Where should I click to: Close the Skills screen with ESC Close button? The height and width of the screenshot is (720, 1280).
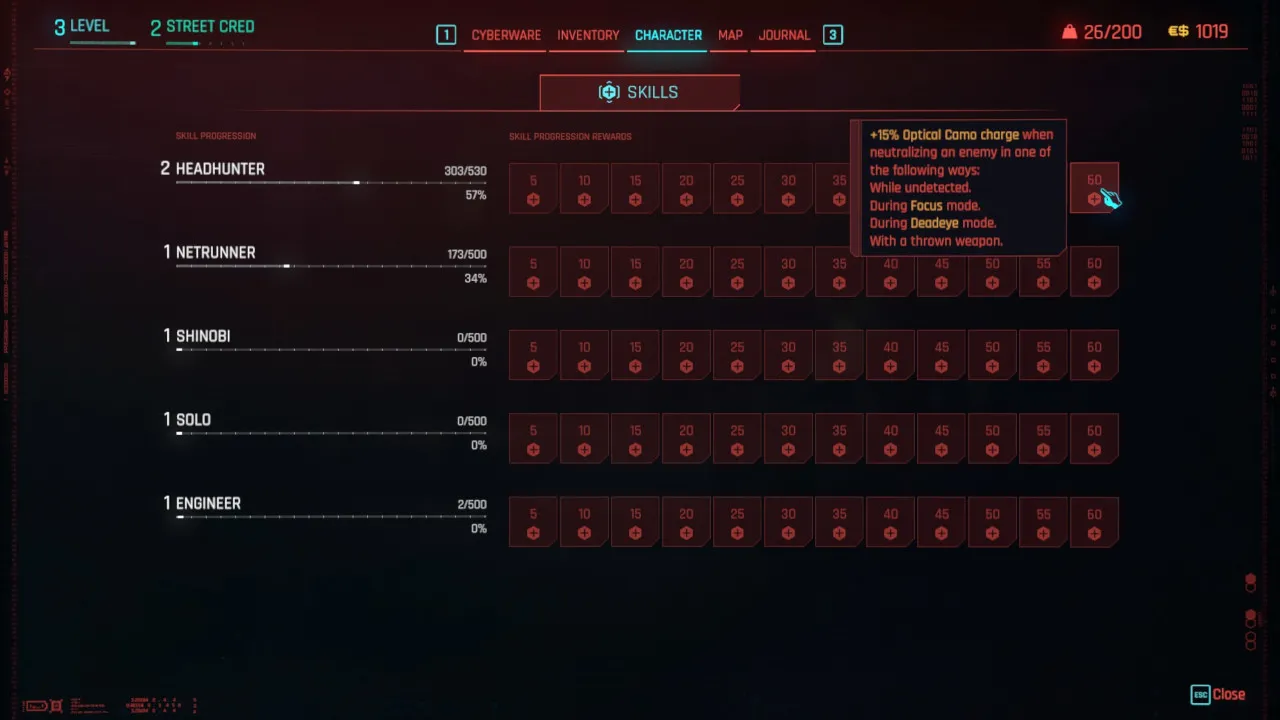tap(1218, 694)
